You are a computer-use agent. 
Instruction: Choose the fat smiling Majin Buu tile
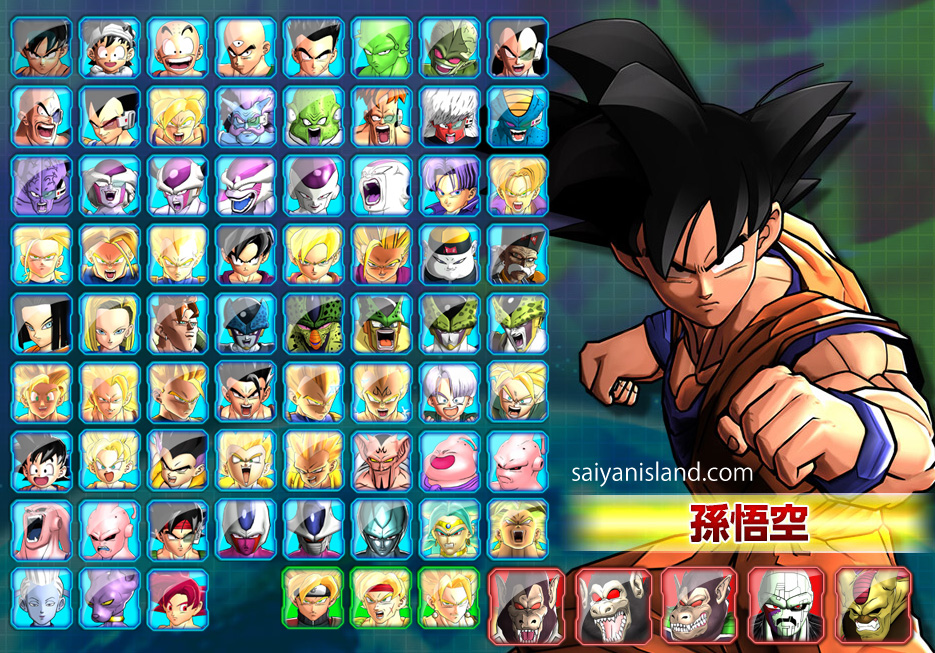click(x=449, y=462)
